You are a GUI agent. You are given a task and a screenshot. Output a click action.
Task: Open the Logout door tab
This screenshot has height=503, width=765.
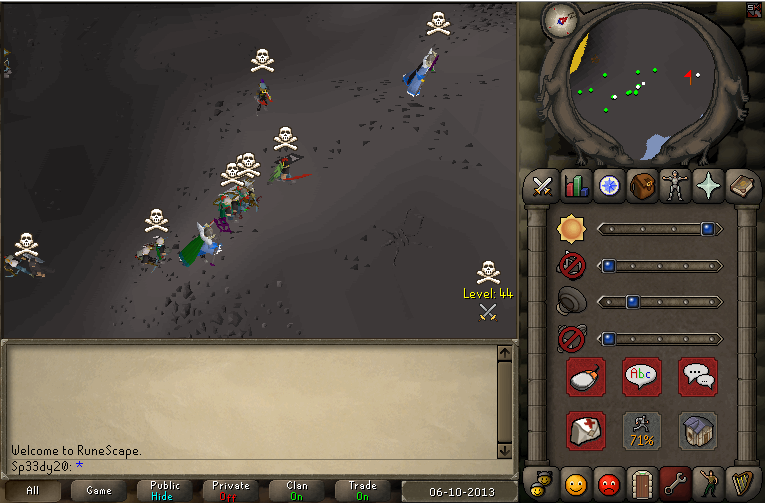coord(641,485)
